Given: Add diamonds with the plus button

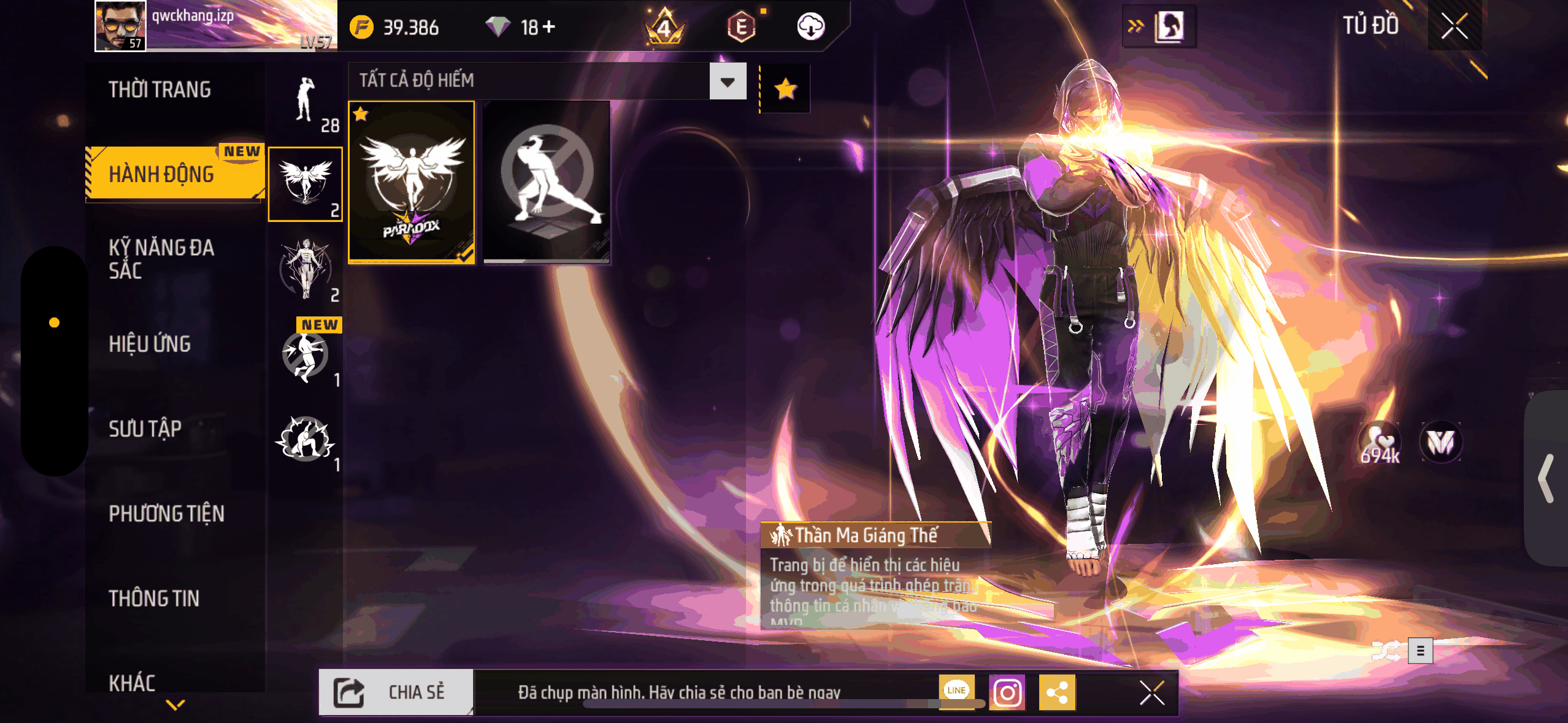Looking at the screenshot, I should [549, 27].
